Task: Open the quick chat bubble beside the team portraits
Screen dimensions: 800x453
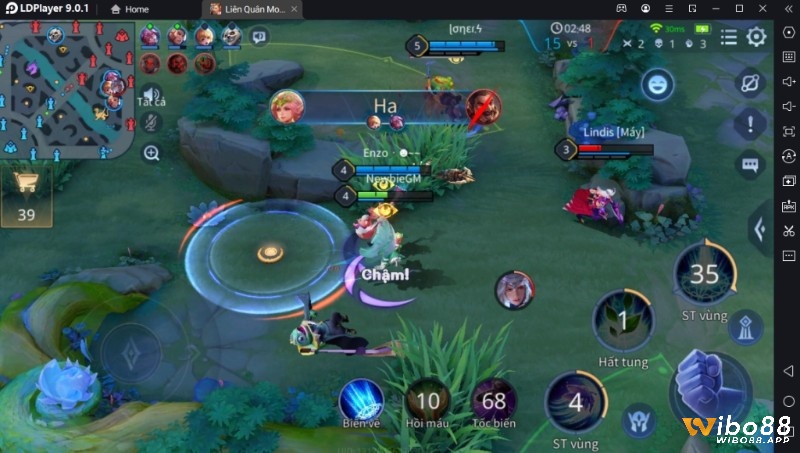Action: pos(260,37)
